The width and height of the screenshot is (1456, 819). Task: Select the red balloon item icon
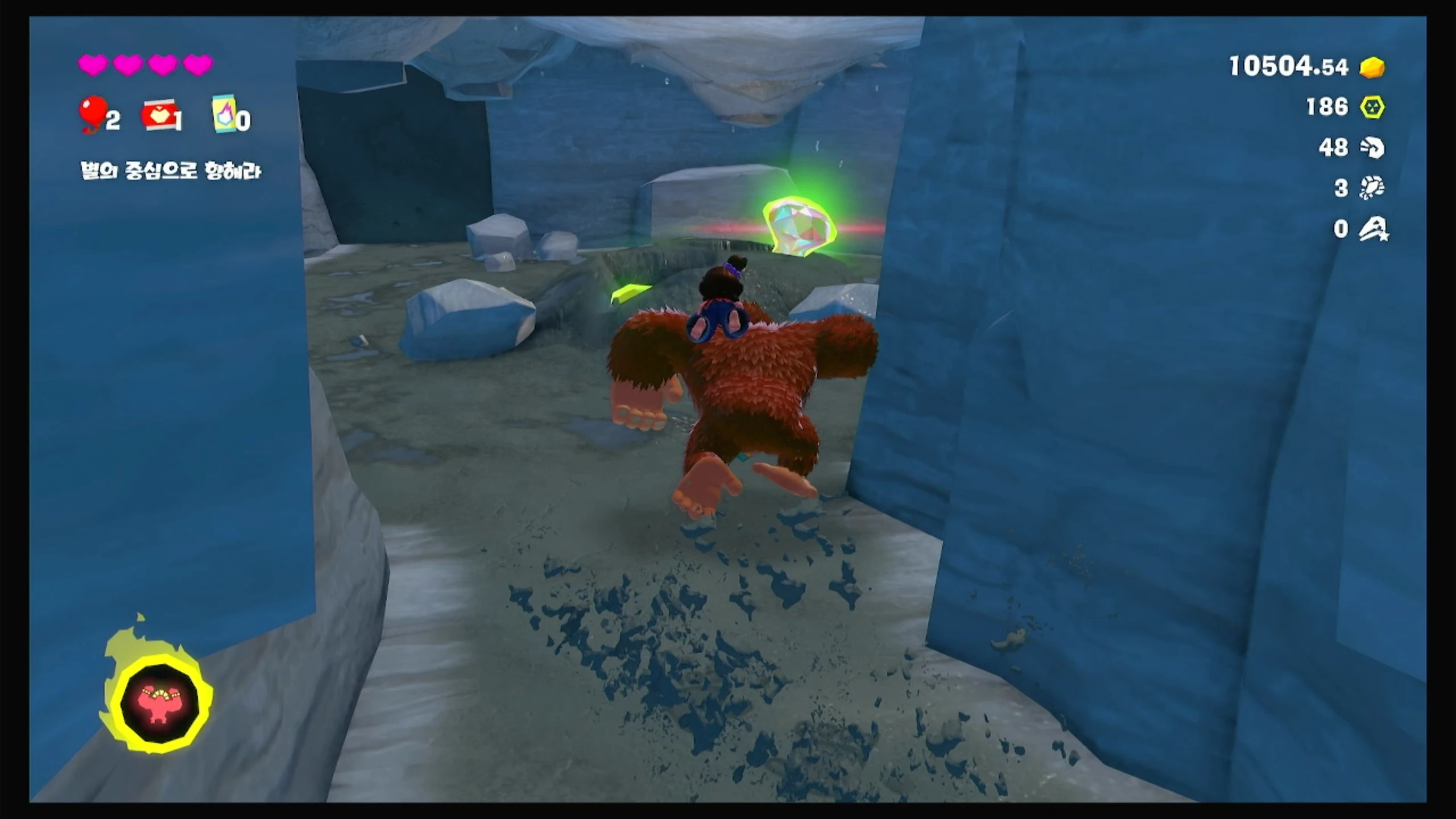(x=93, y=113)
